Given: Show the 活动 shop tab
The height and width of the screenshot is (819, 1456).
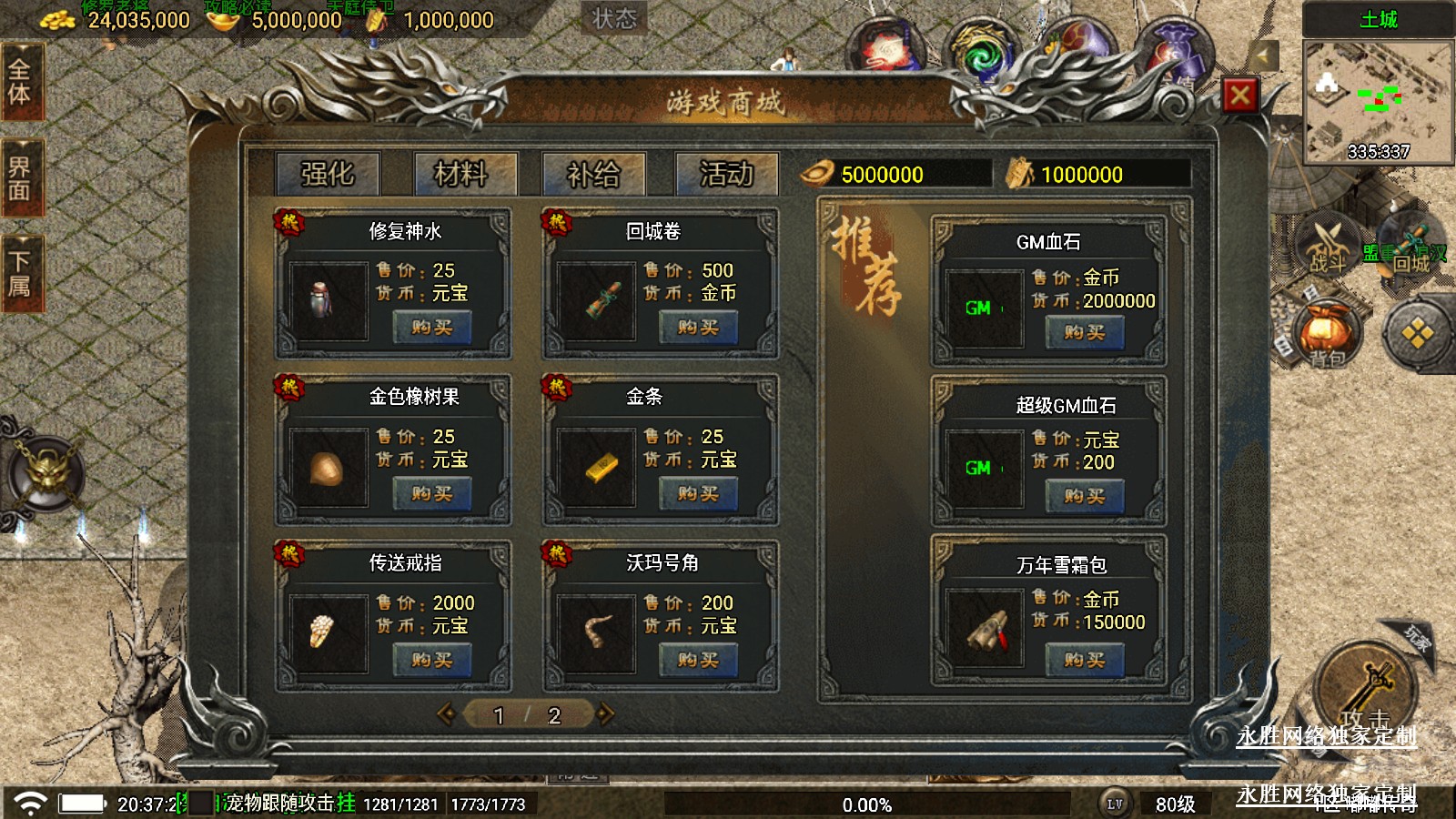Looking at the screenshot, I should [x=726, y=173].
